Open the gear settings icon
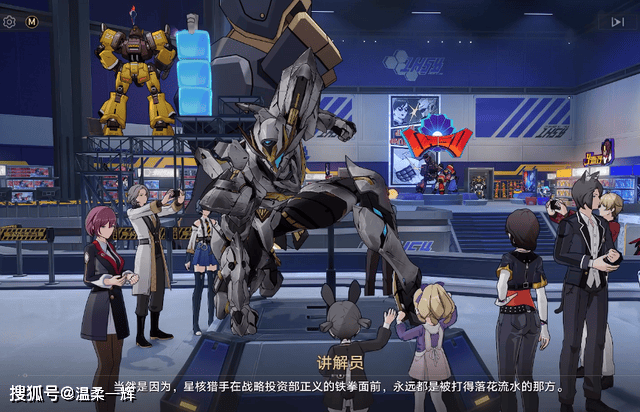640x412 pixels. point(10,21)
